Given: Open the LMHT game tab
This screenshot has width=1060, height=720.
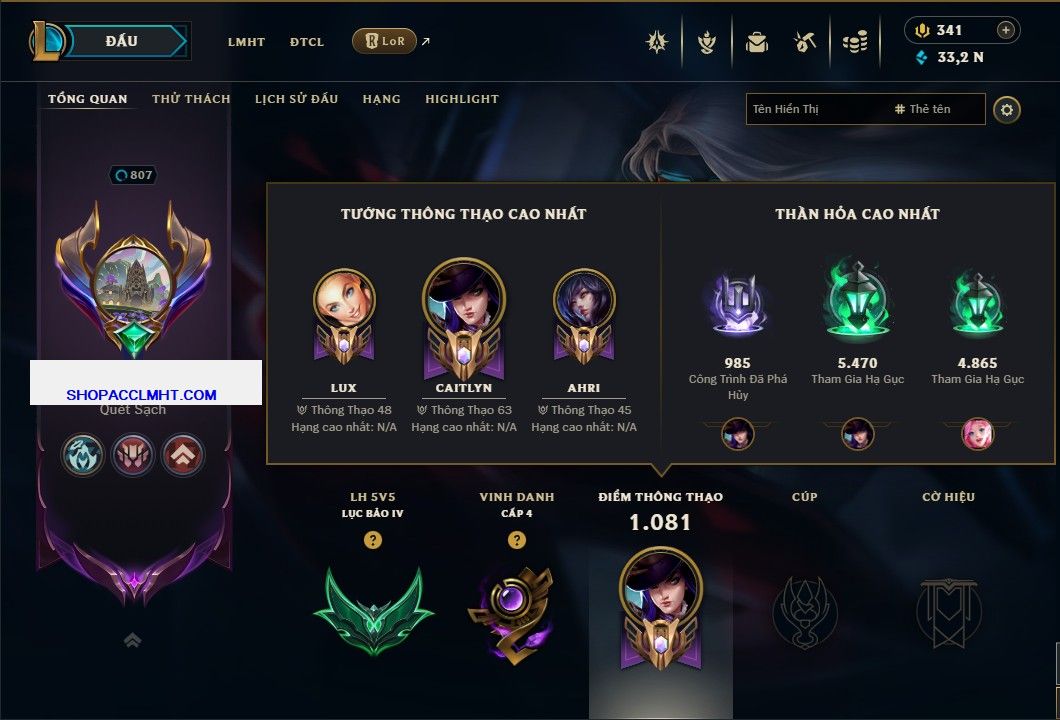Looking at the screenshot, I should coord(246,42).
